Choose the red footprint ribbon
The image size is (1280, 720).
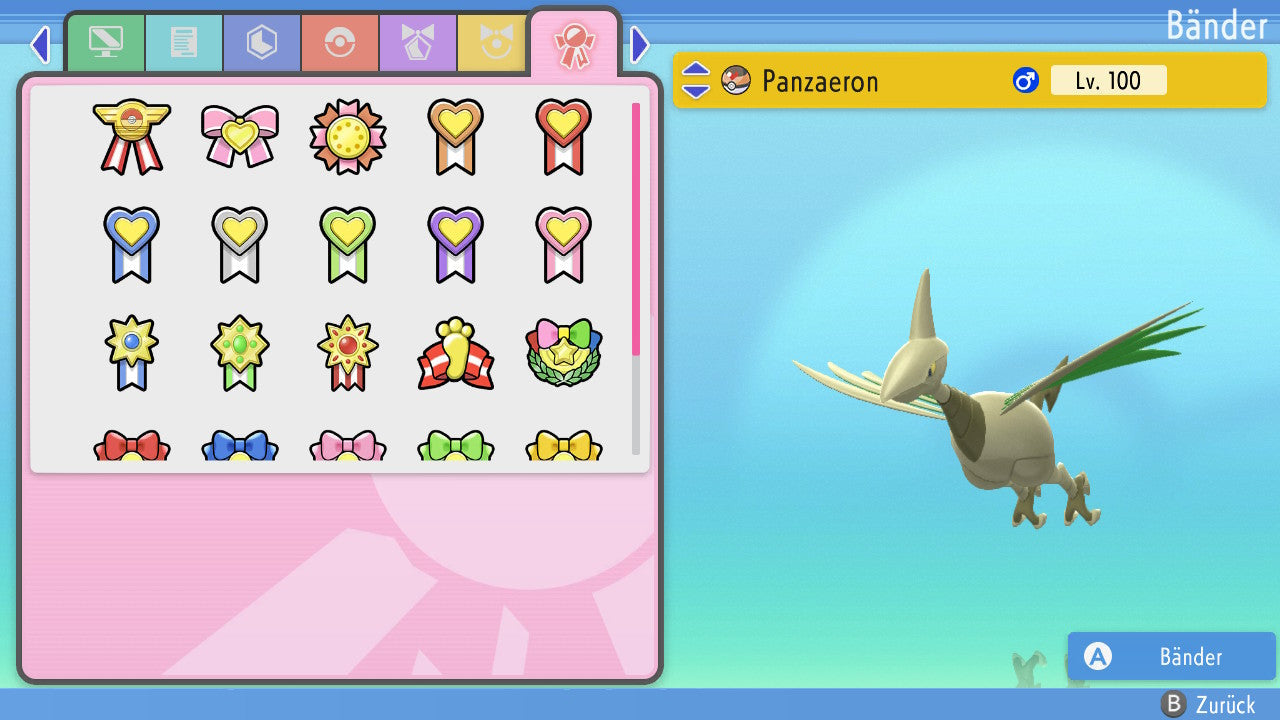(456, 353)
